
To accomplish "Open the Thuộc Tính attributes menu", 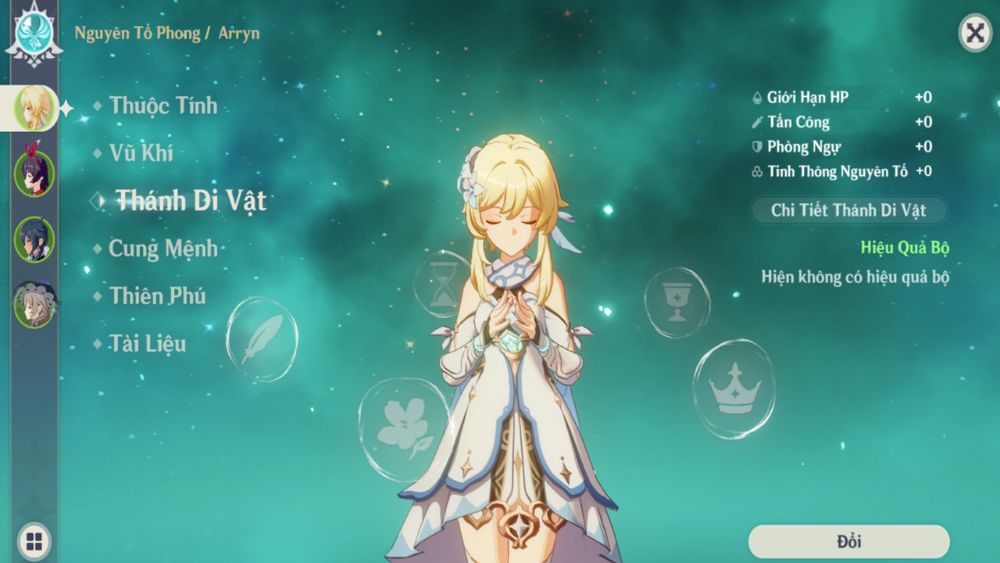I will pyautogui.click(x=163, y=105).
